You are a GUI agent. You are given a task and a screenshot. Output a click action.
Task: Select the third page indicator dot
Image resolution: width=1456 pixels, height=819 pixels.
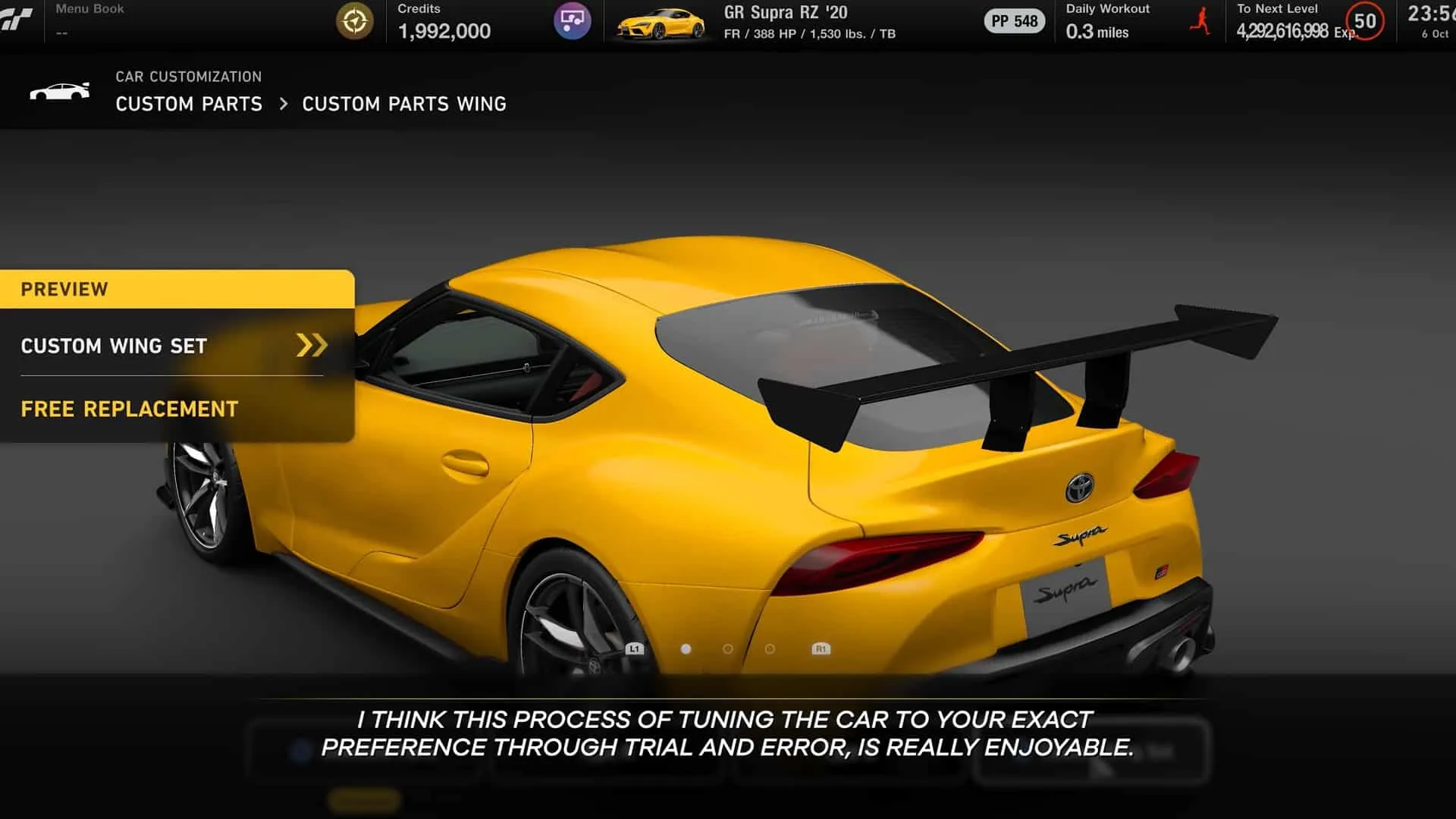(771, 648)
